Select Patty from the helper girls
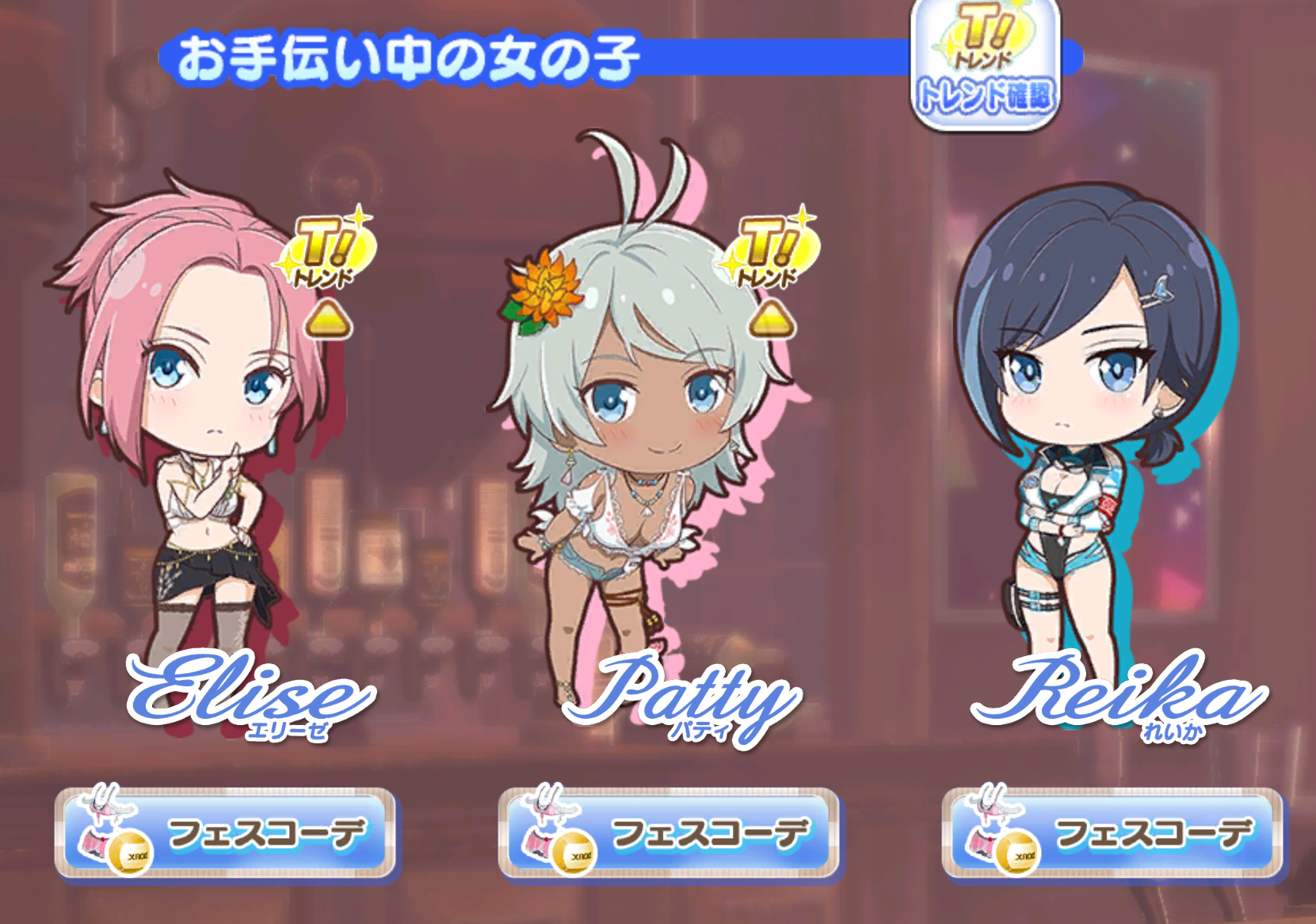 (634, 444)
